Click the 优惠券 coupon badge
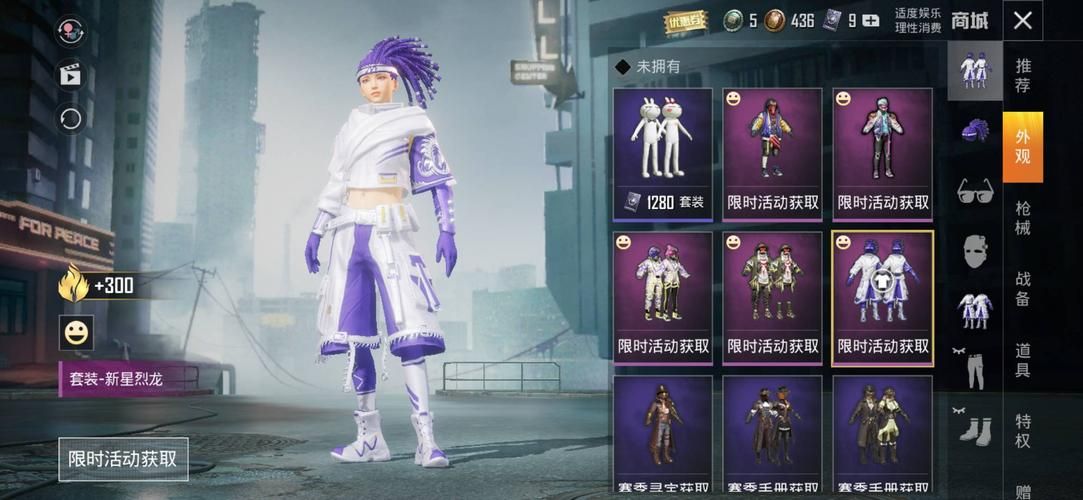This screenshot has width=1083, height=500. (x=685, y=20)
